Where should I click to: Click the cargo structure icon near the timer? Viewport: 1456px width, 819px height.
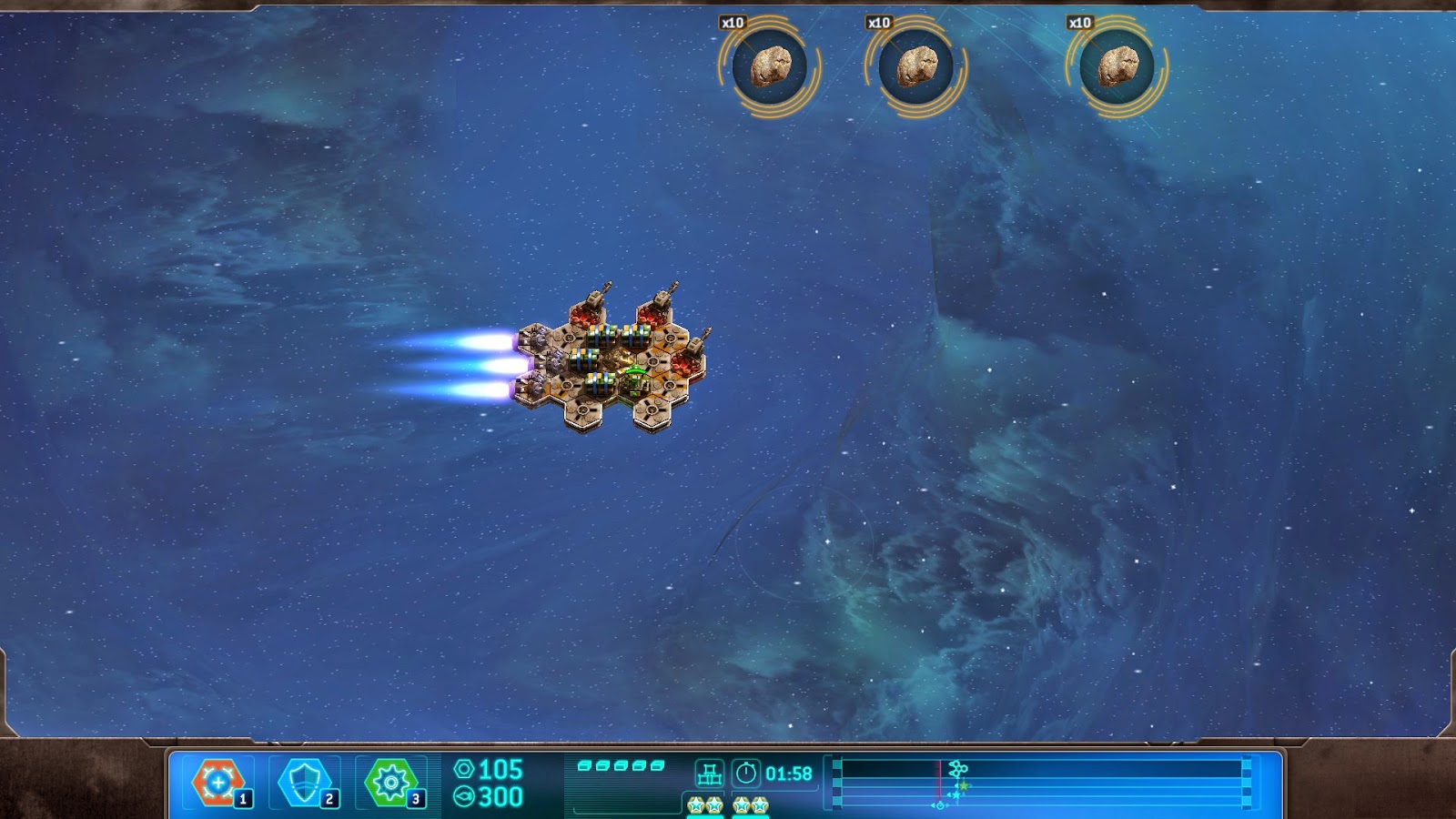(711, 772)
